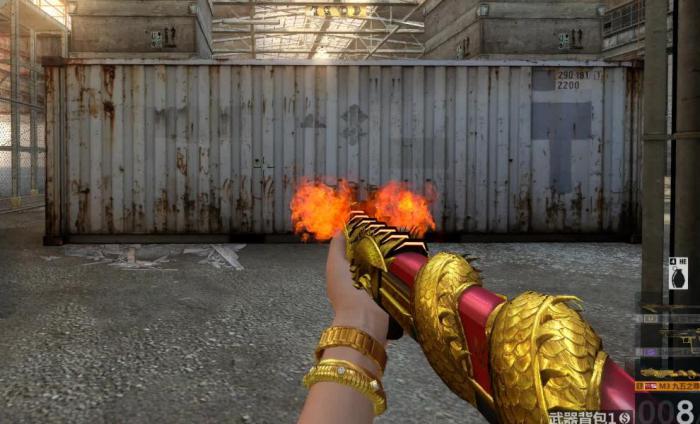Open the weapon backpack 1 indicator

[x=589, y=416]
